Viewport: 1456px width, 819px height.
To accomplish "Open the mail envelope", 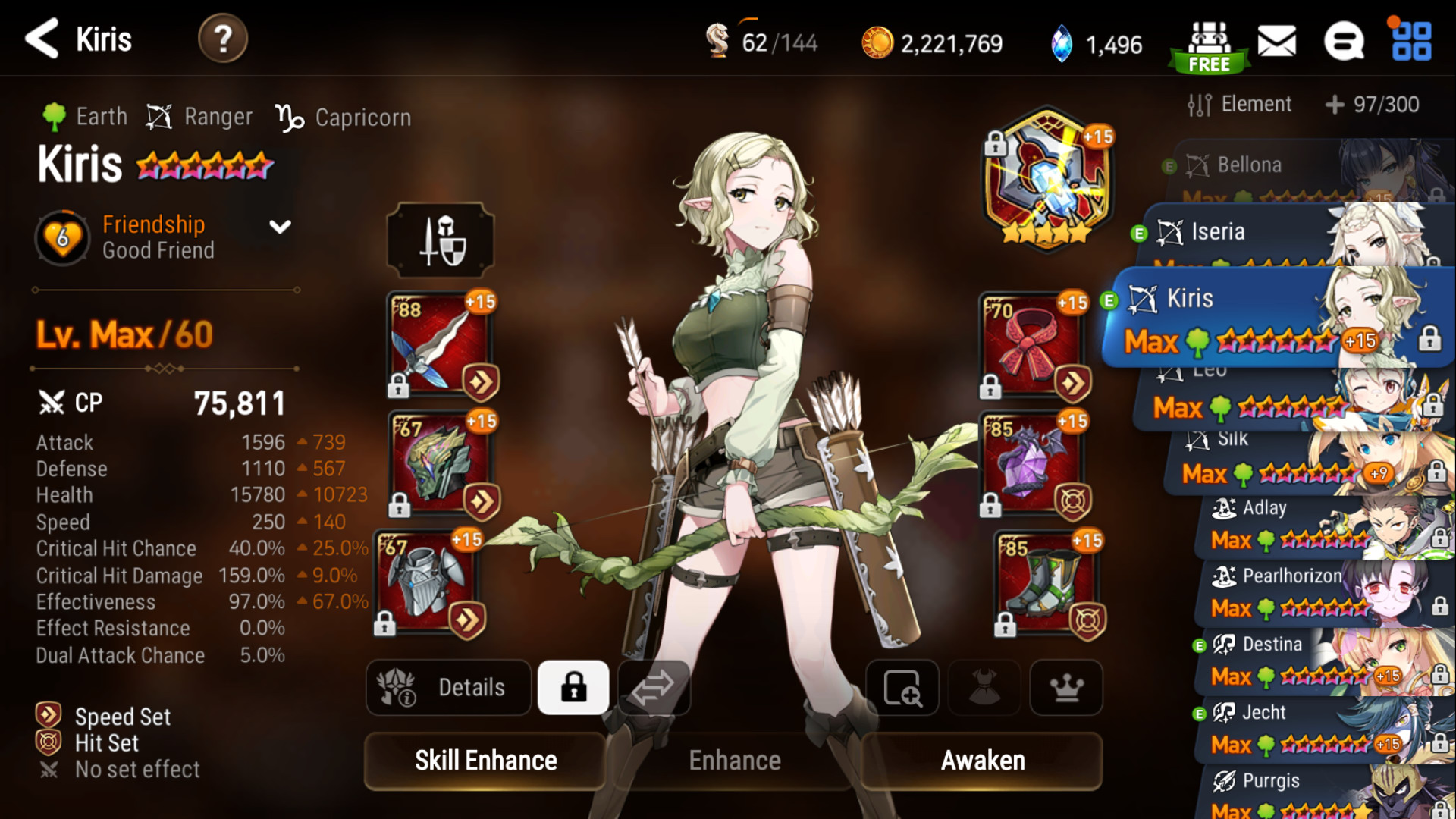I will pos(1277,41).
